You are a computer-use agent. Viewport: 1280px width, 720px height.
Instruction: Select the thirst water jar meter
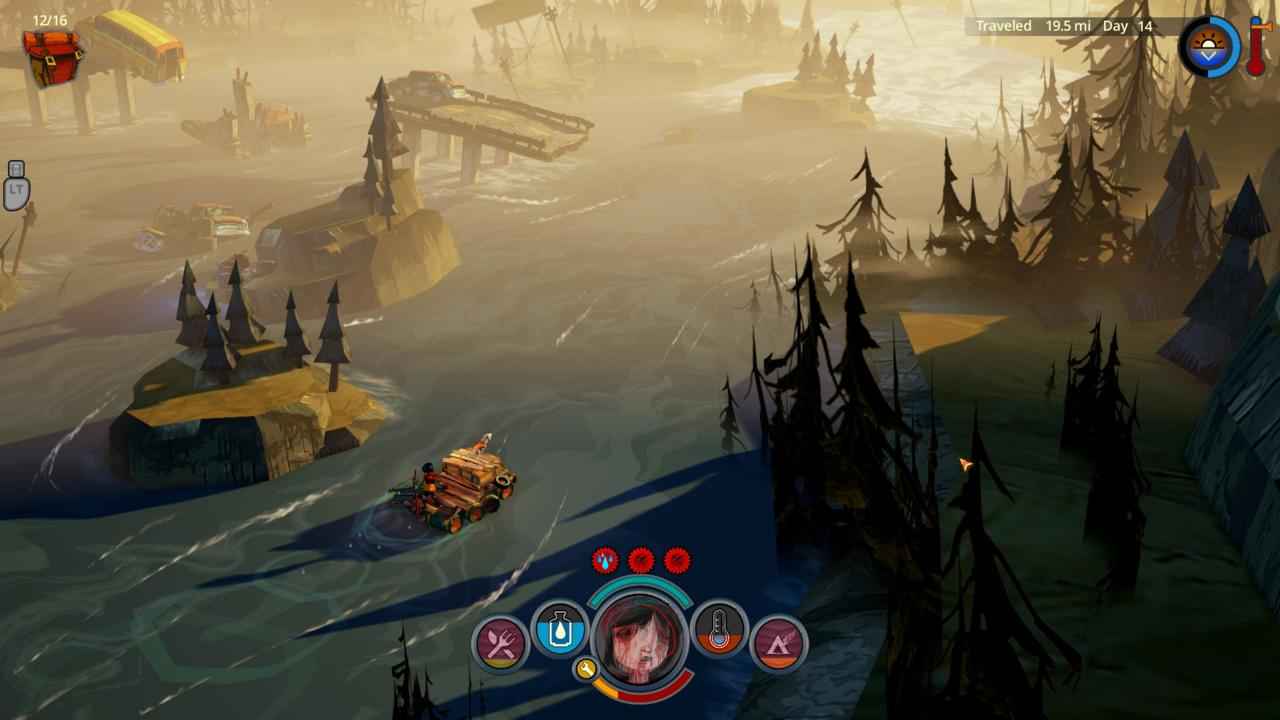559,629
